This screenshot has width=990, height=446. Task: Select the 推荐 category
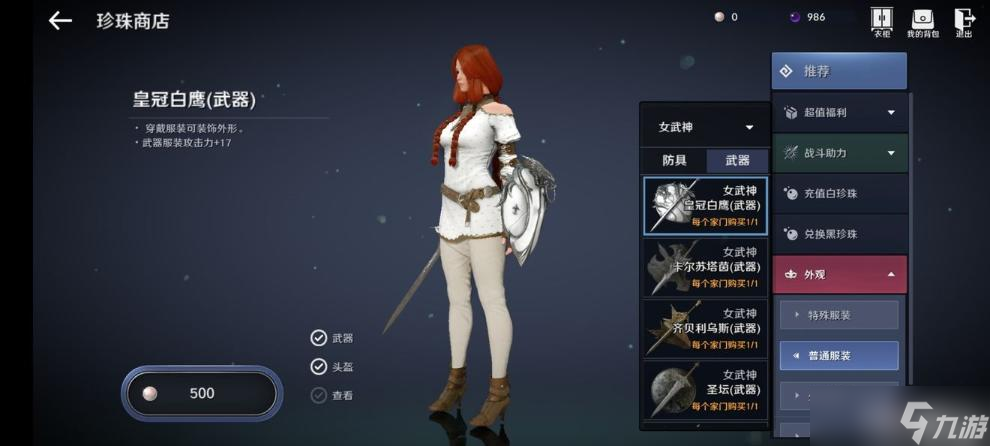839,71
